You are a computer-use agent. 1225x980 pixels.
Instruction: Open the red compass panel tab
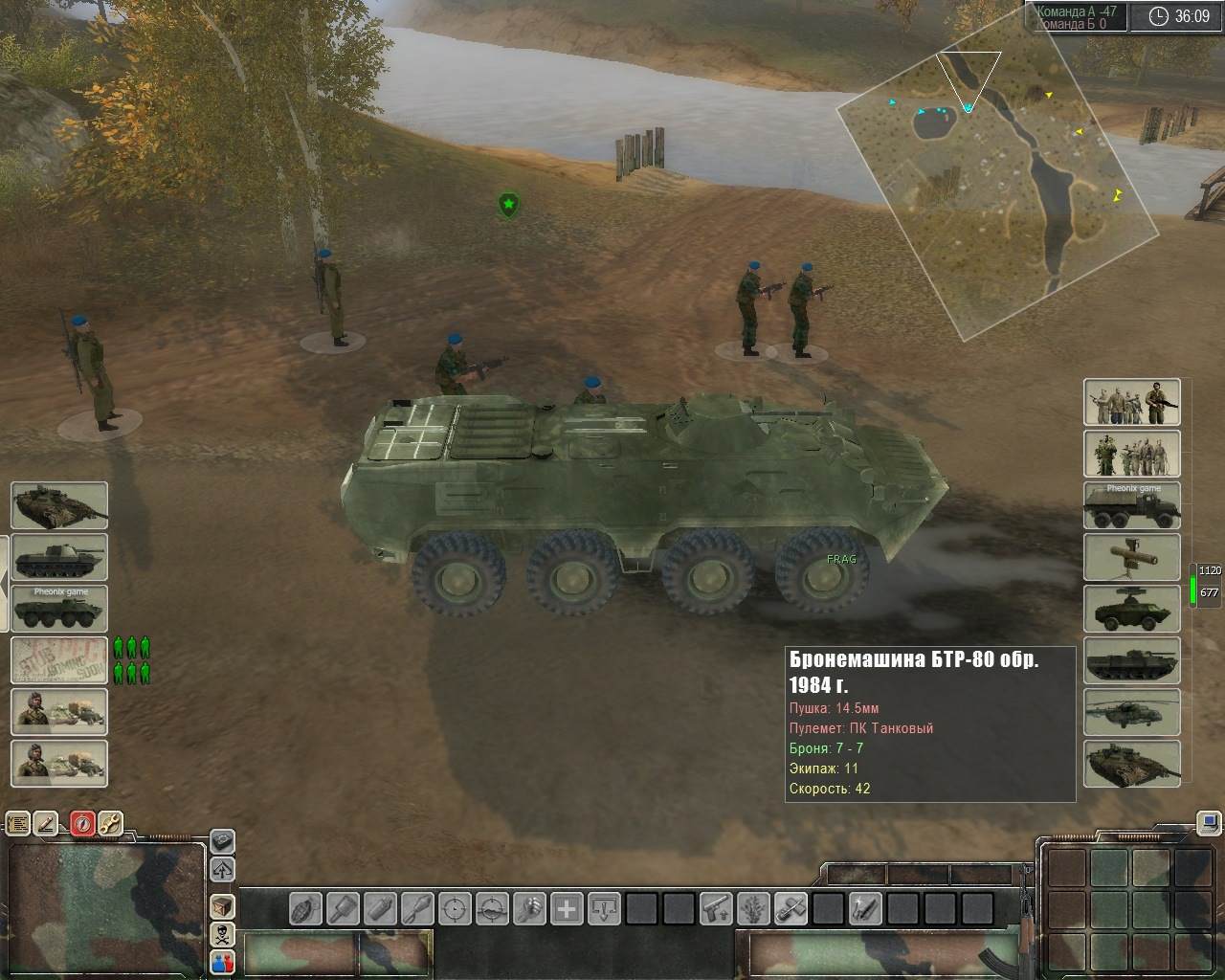[x=82, y=823]
